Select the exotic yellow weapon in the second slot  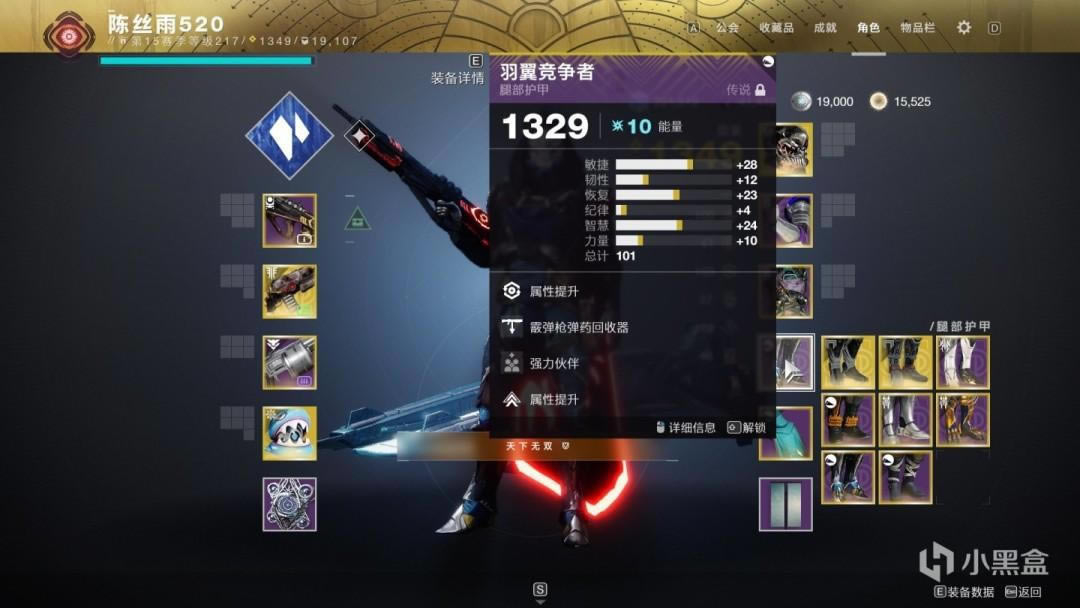click(x=290, y=291)
